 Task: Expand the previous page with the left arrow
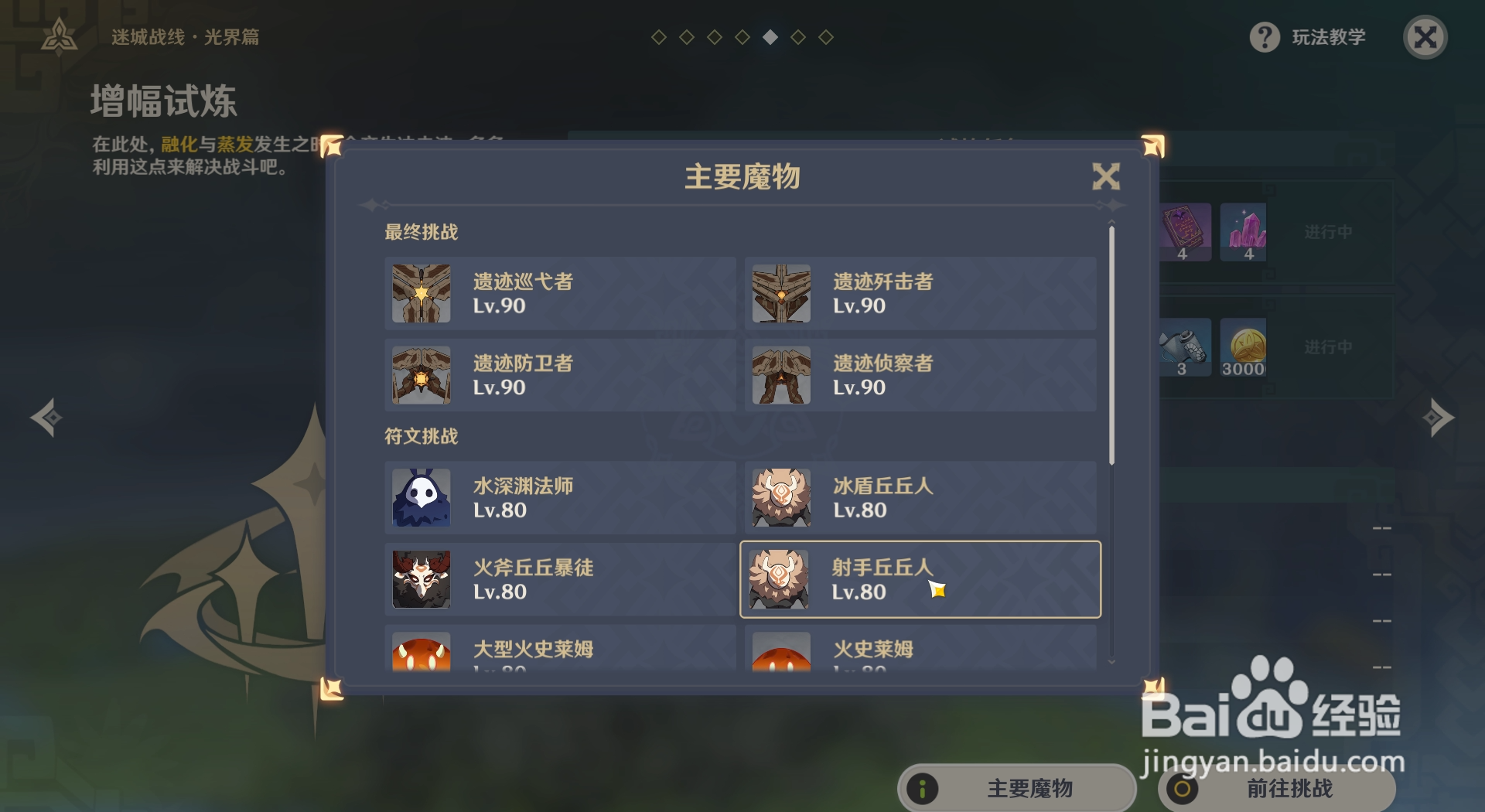click(x=46, y=418)
